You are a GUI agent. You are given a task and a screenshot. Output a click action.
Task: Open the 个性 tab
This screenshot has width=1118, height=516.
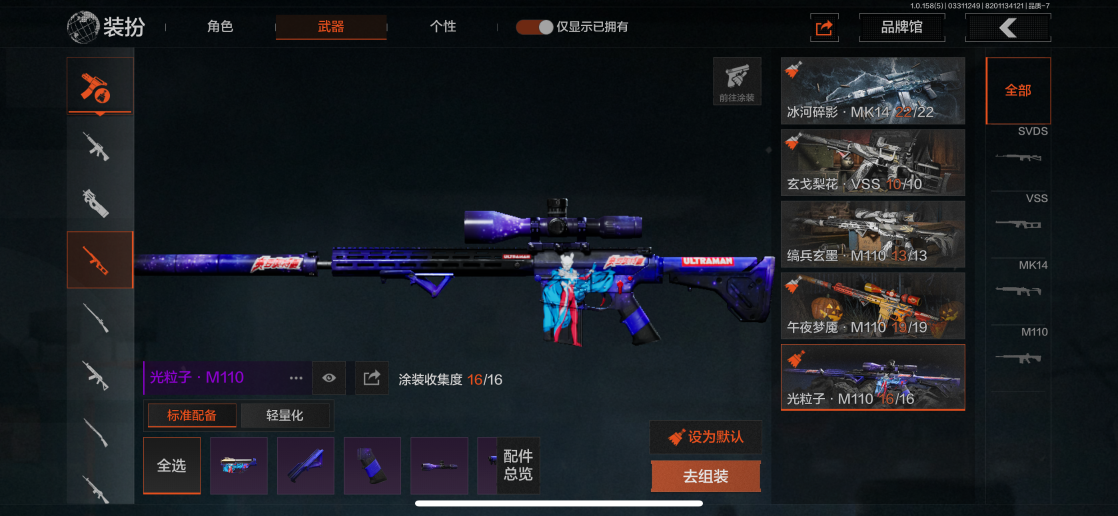443,27
